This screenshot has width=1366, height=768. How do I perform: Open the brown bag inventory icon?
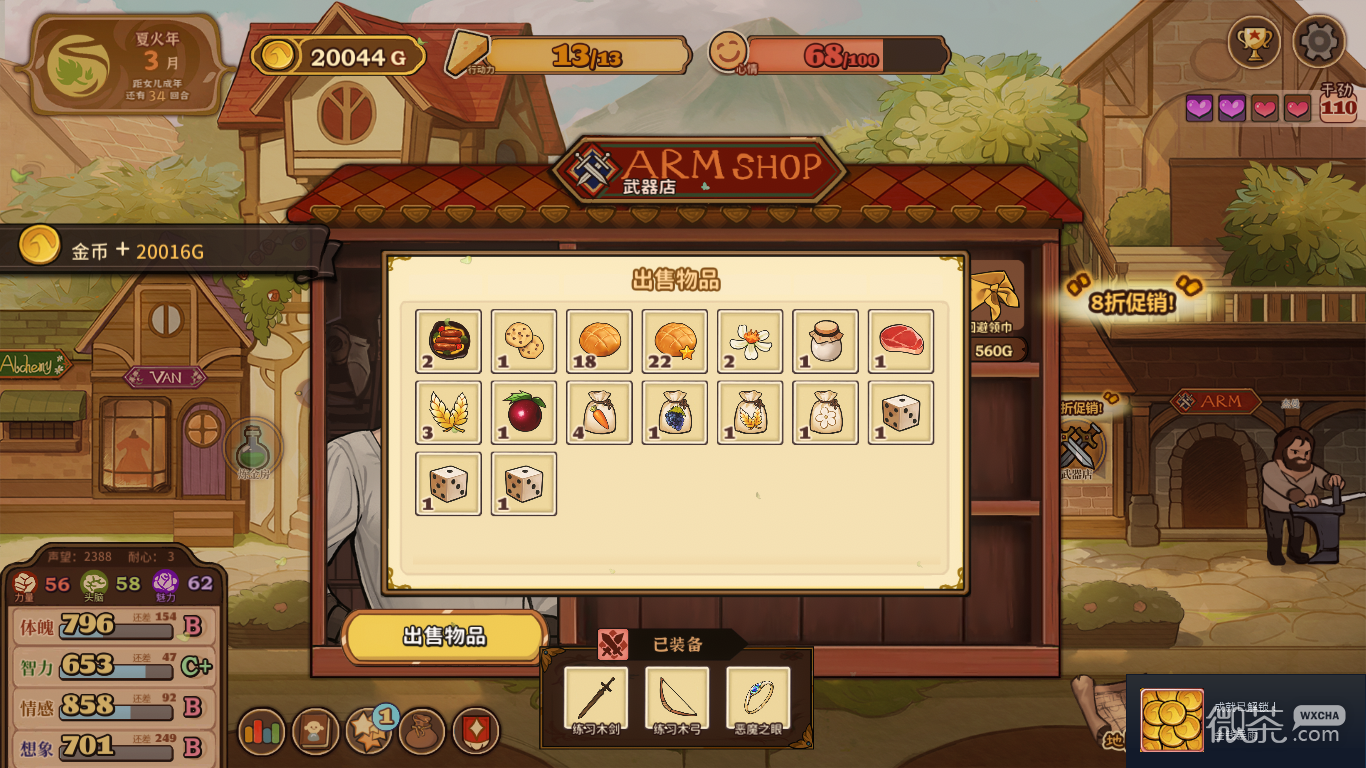click(422, 732)
